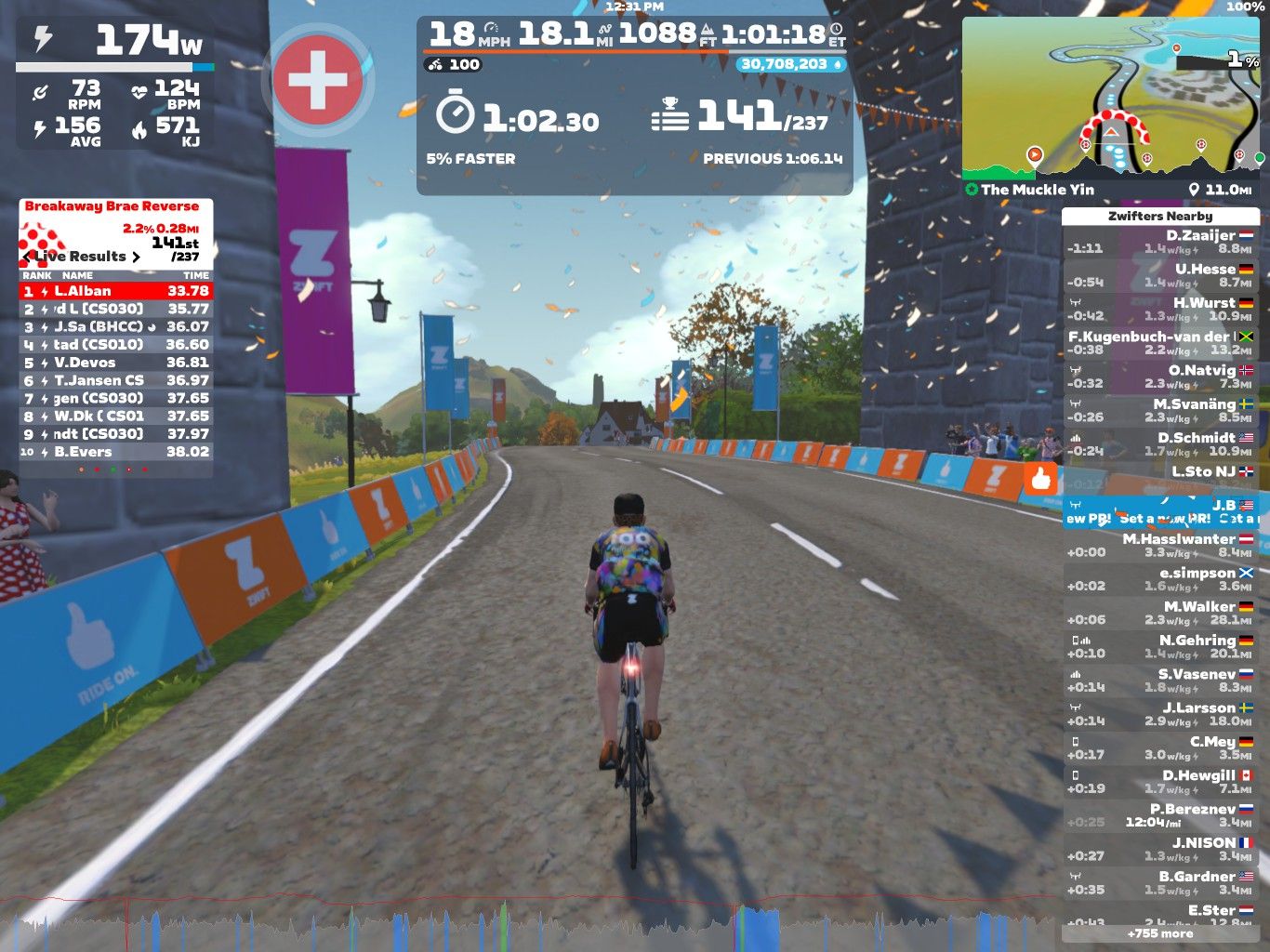Select rider H.Wurst in nearby list
The image size is (1270, 952).
click(1160, 310)
